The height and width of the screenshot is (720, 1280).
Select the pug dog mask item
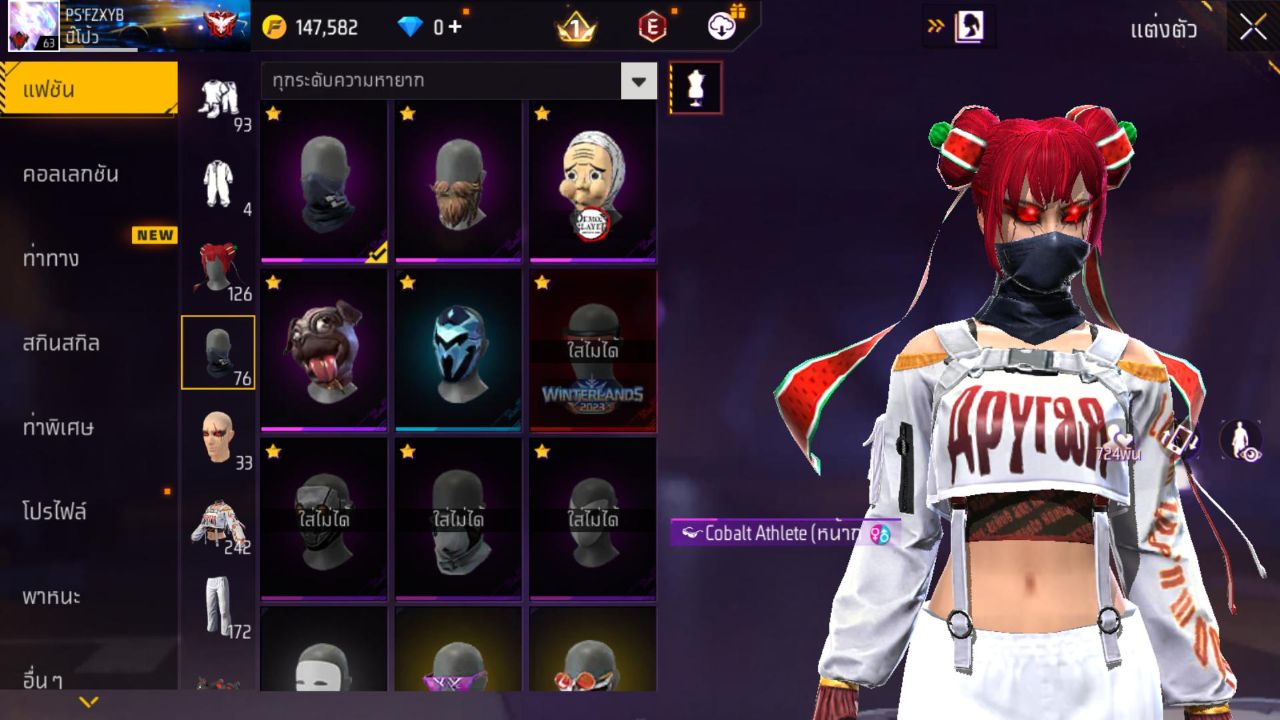[323, 348]
